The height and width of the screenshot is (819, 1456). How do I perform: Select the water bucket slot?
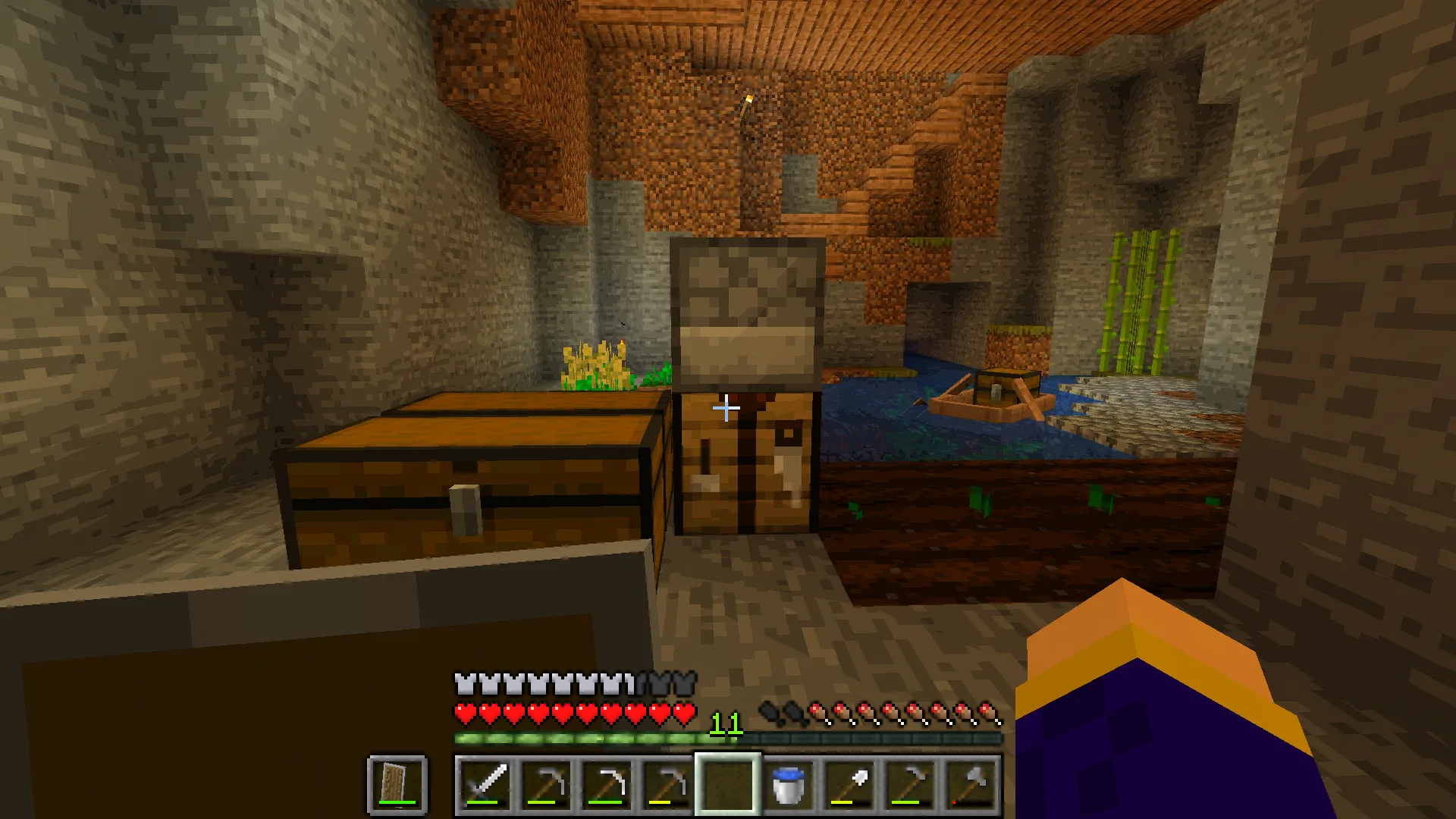(x=789, y=783)
